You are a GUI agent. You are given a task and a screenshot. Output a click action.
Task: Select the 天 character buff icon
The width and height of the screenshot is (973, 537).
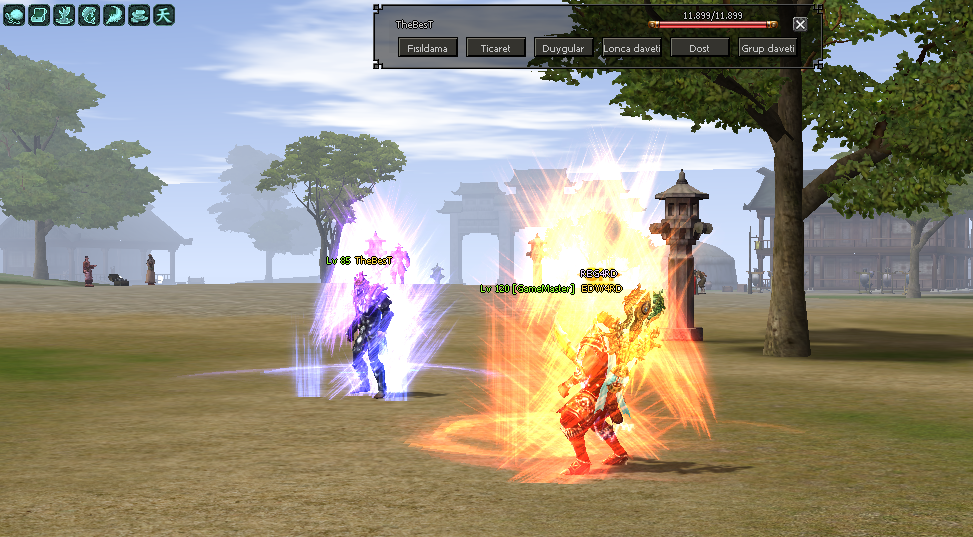coord(165,14)
